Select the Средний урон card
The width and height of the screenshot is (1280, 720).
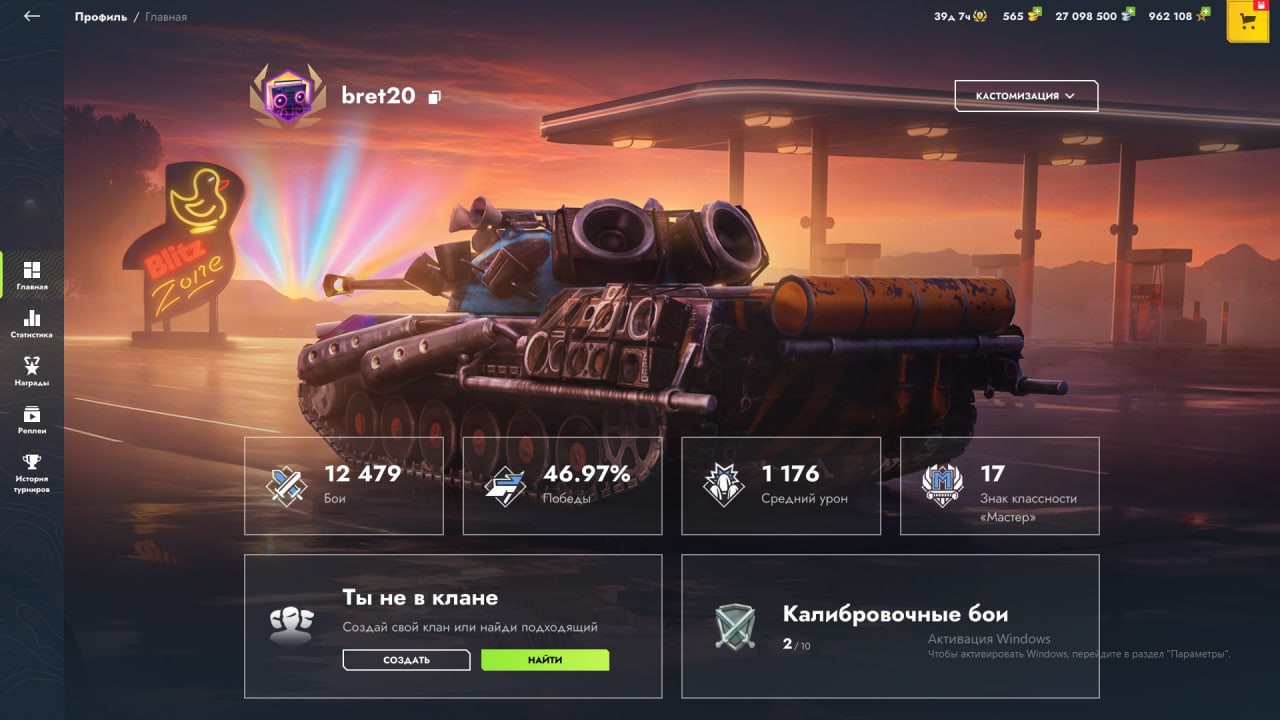781,486
